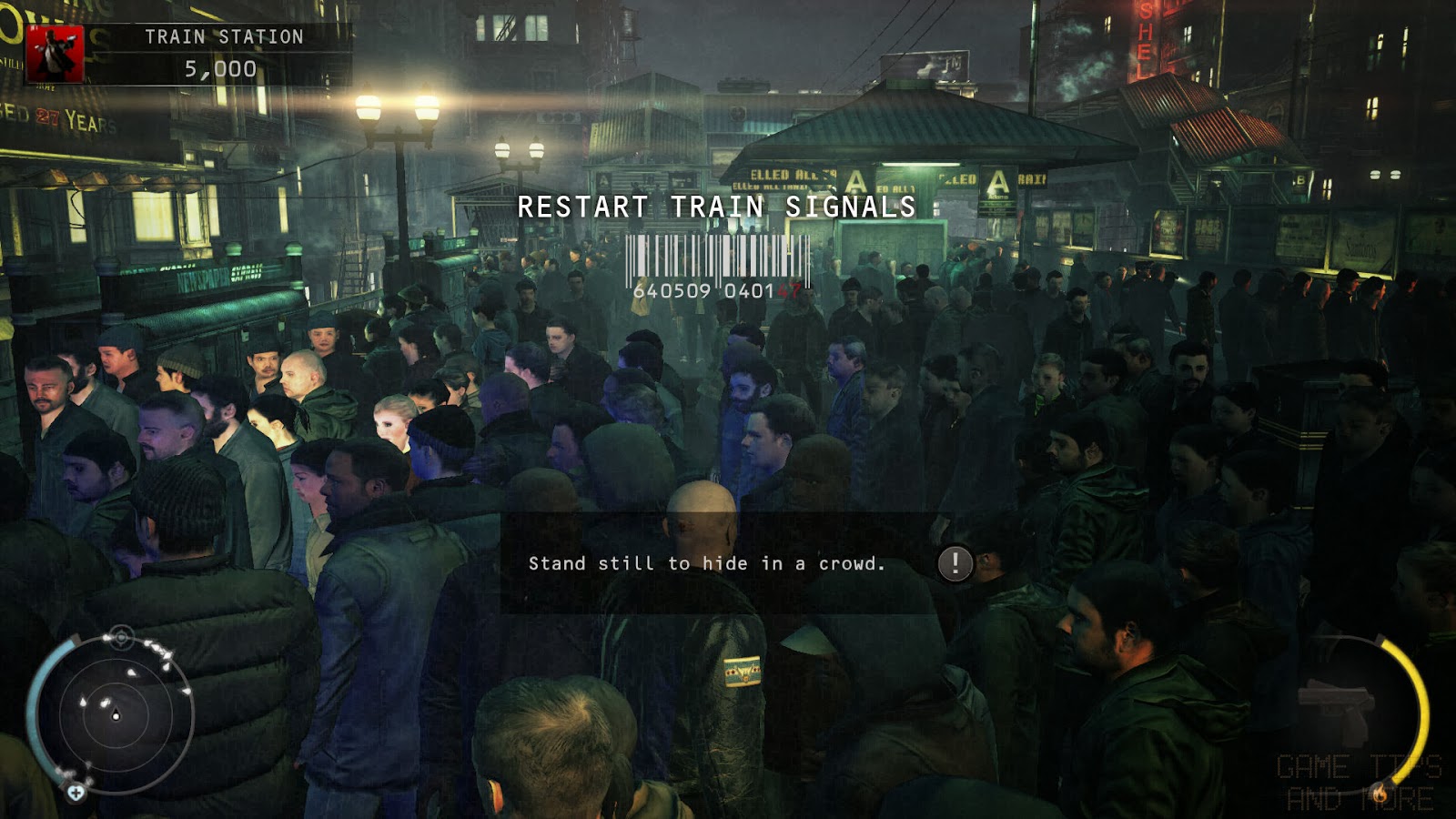Viewport: 1456px width, 819px height.
Task: Select the TRAIN STATION title tab
Action: pyautogui.click(x=223, y=37)
